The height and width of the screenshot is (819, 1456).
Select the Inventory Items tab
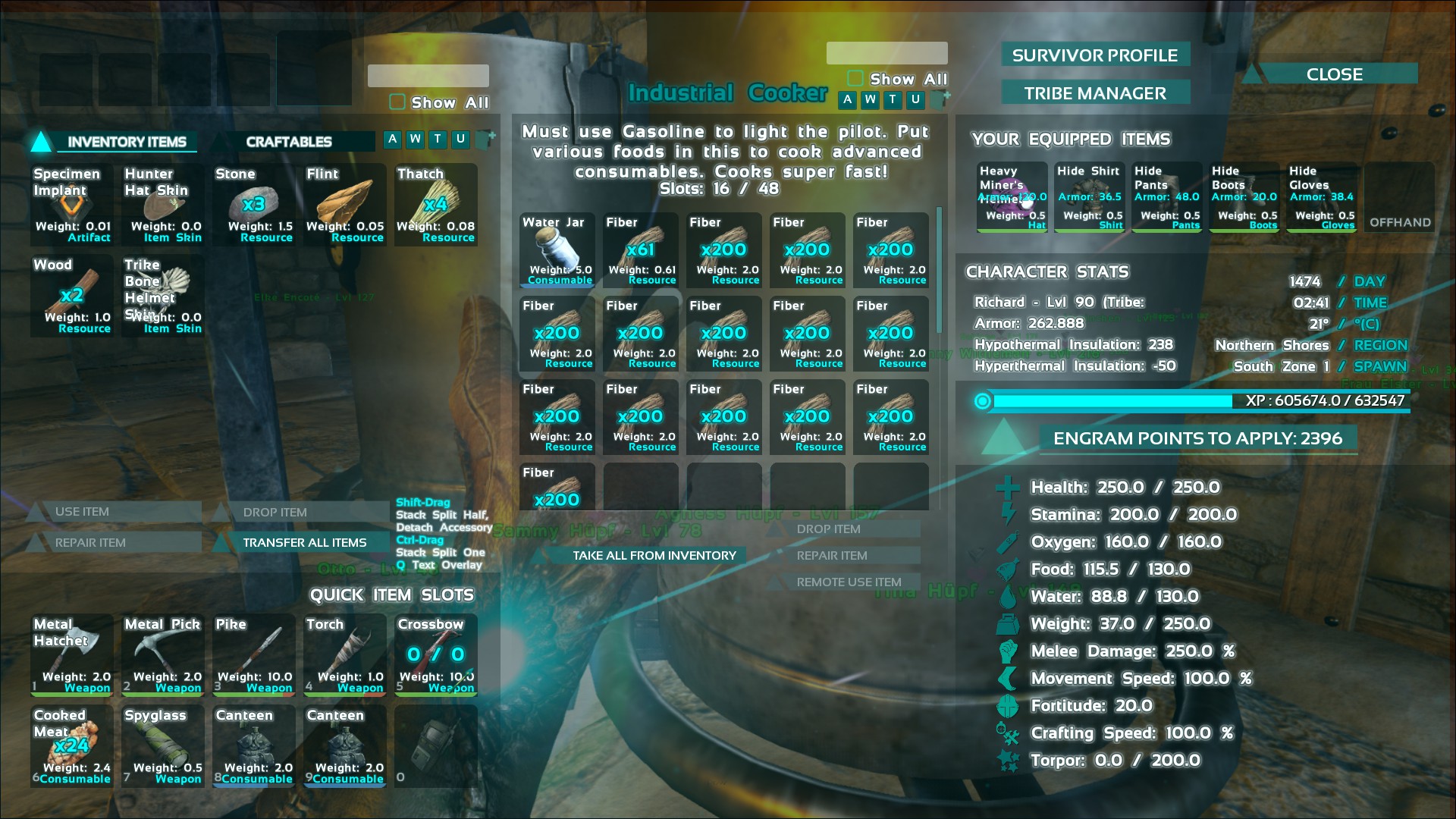tap(126, 142)
